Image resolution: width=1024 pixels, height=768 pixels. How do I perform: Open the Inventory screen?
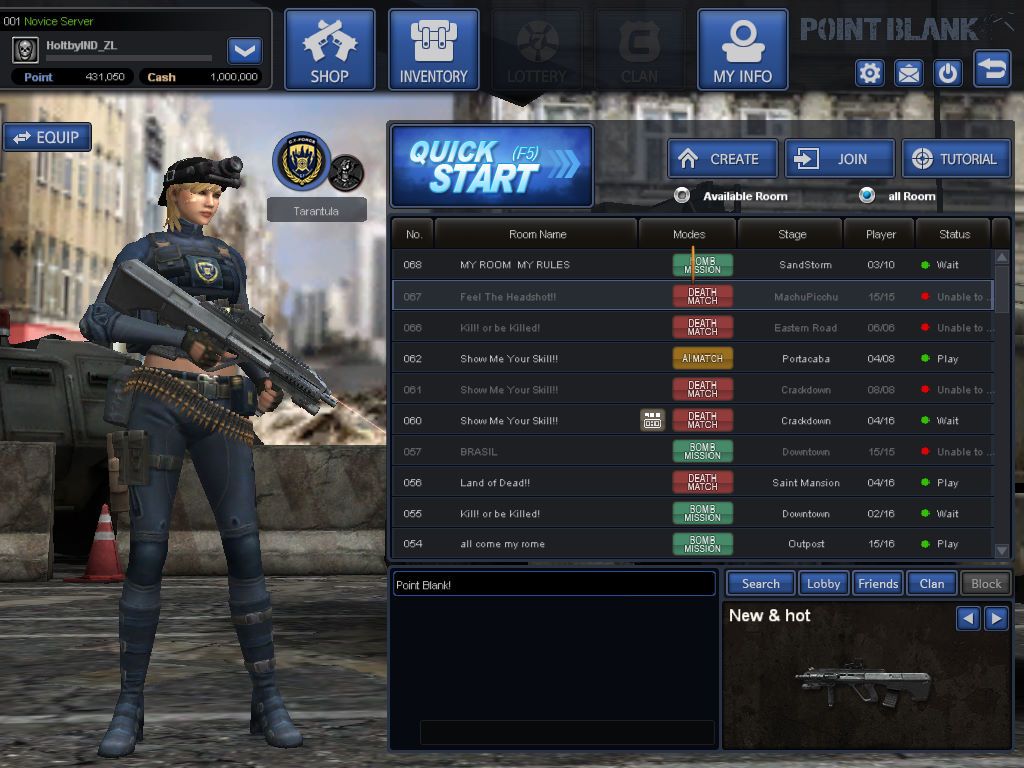coord(433,50)
